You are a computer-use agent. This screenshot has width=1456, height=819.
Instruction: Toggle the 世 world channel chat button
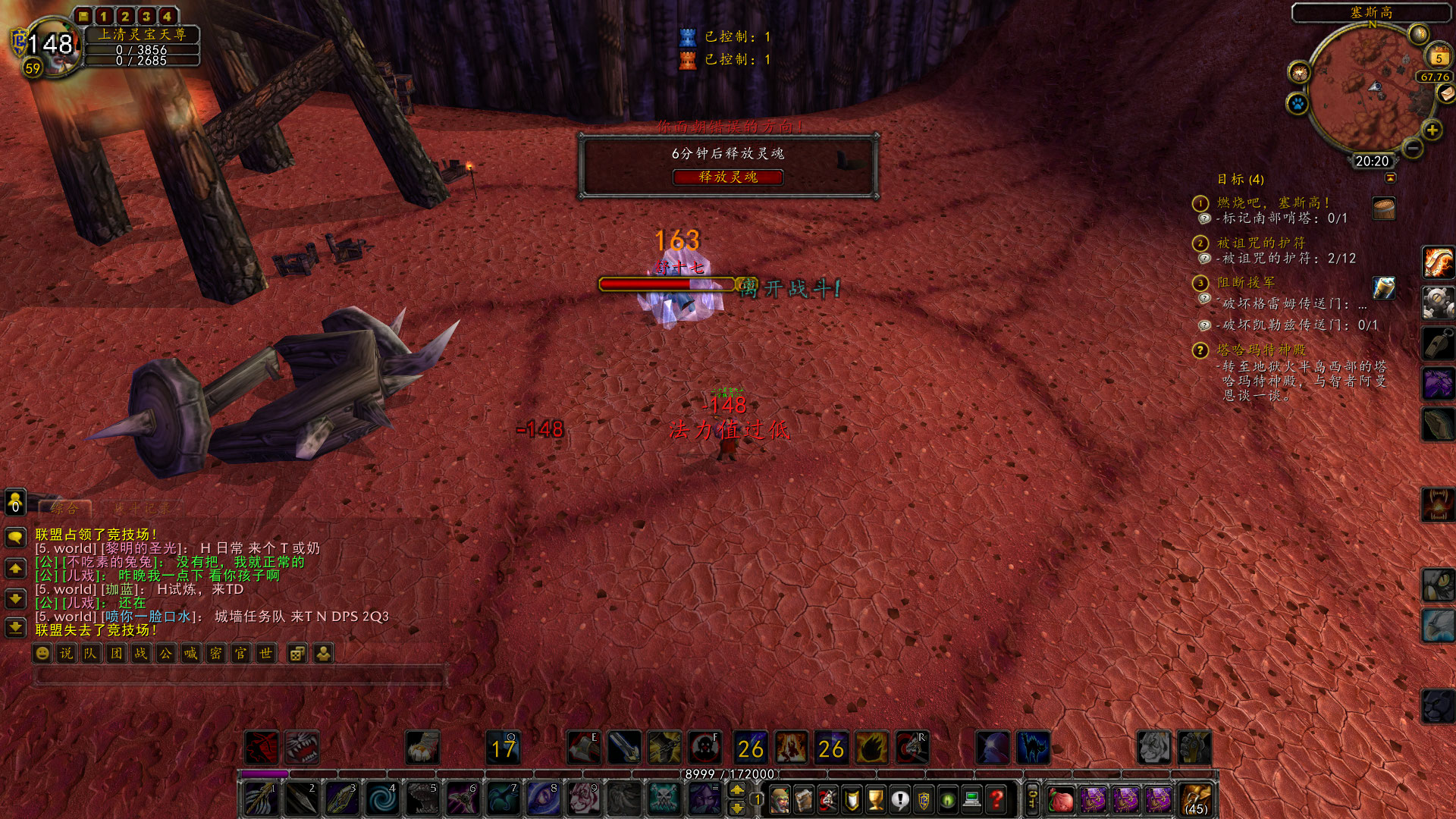(x=265, y=654)
